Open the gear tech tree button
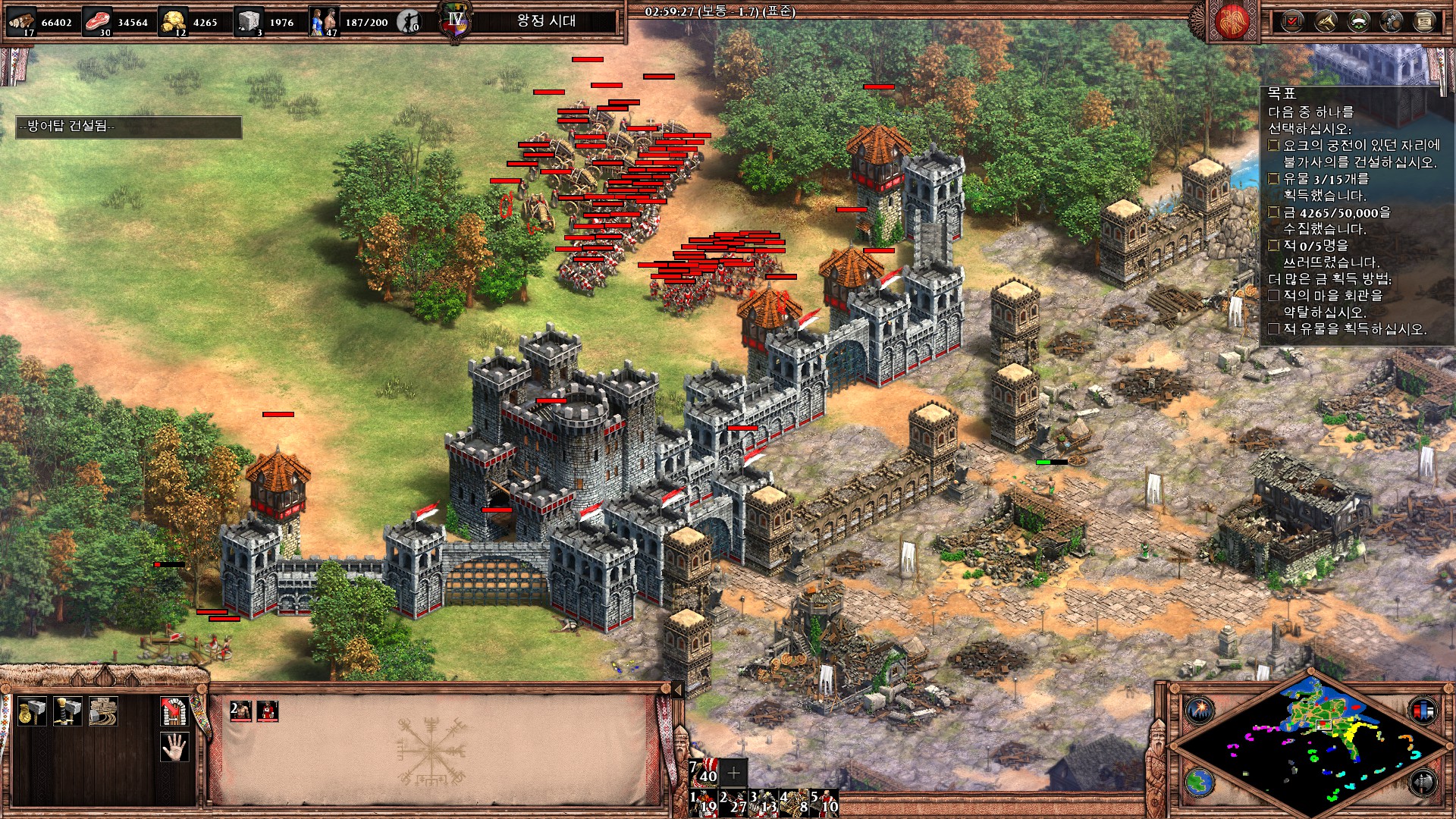 pyautogui.click(x=1392, y=21)
